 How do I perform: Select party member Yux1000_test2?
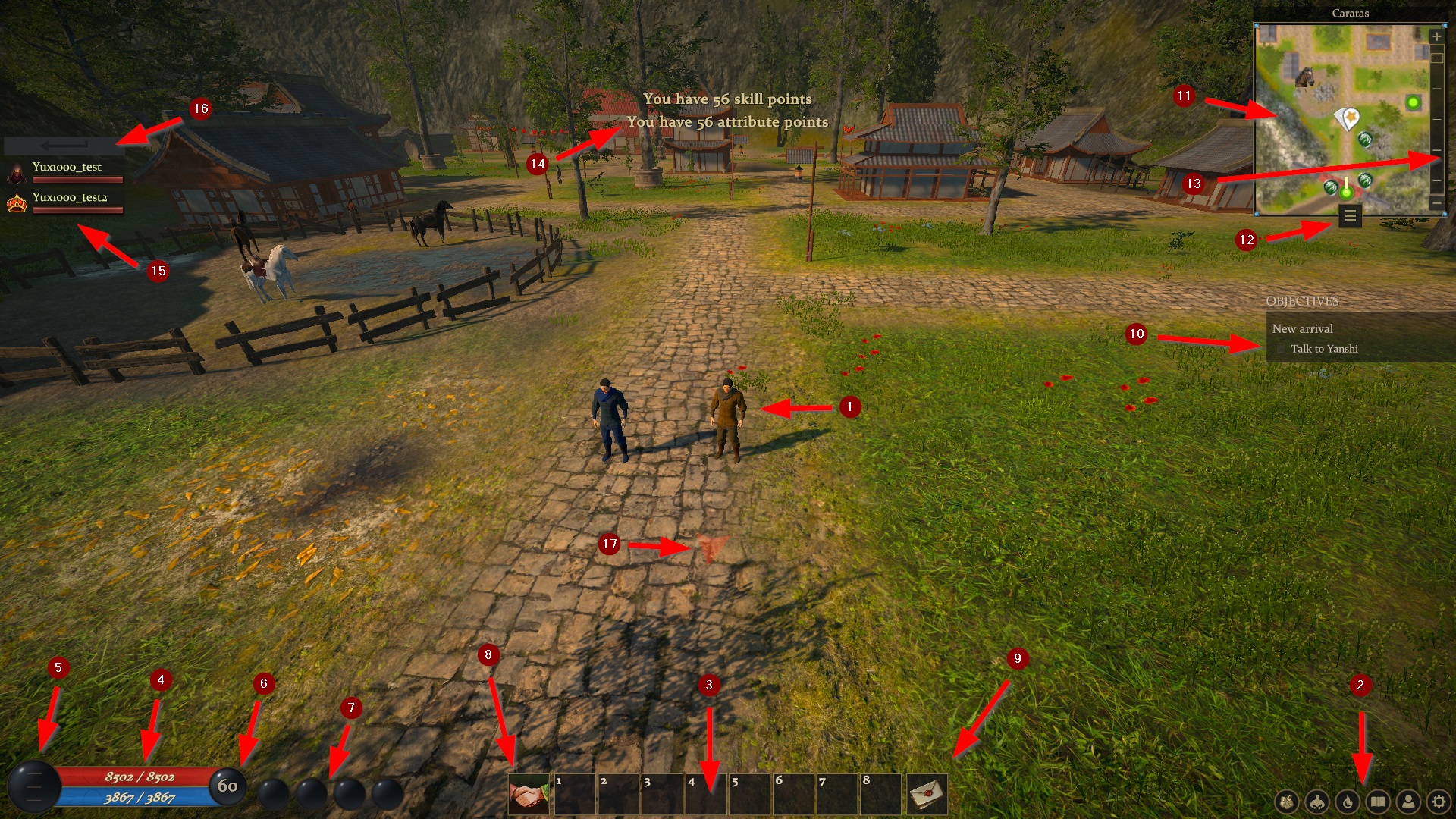(69, 197)
